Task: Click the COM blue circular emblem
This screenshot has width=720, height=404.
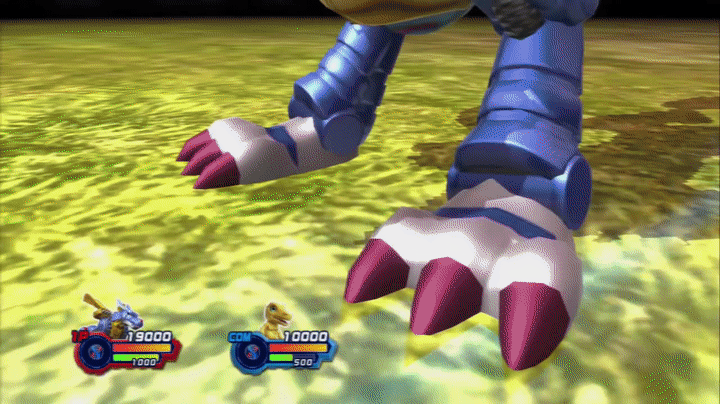Action: [x=252, y=352]
